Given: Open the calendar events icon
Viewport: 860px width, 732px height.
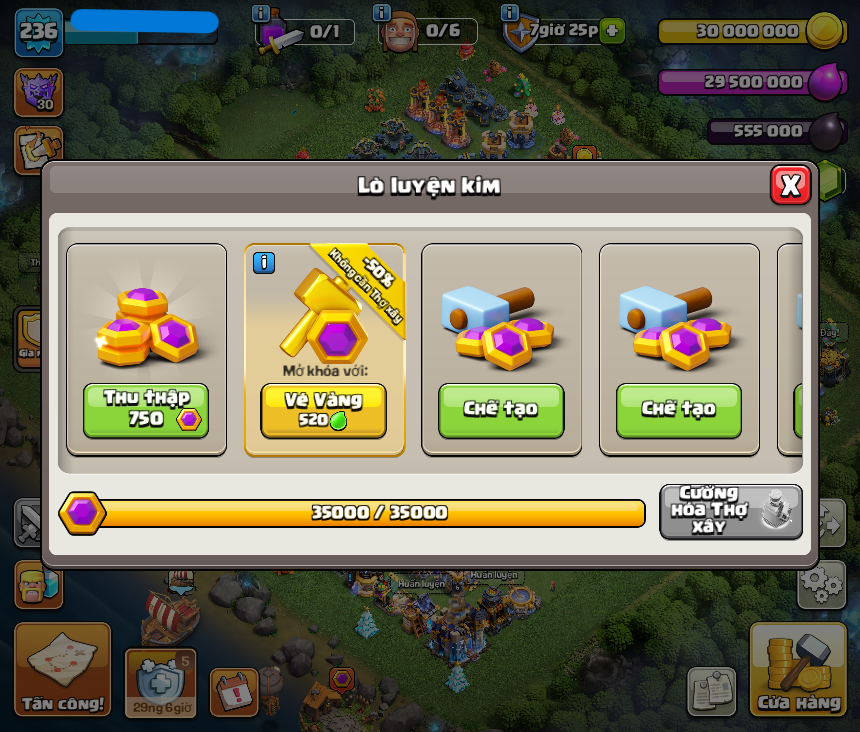Looking at the screenshot, I should coord(234,691).
